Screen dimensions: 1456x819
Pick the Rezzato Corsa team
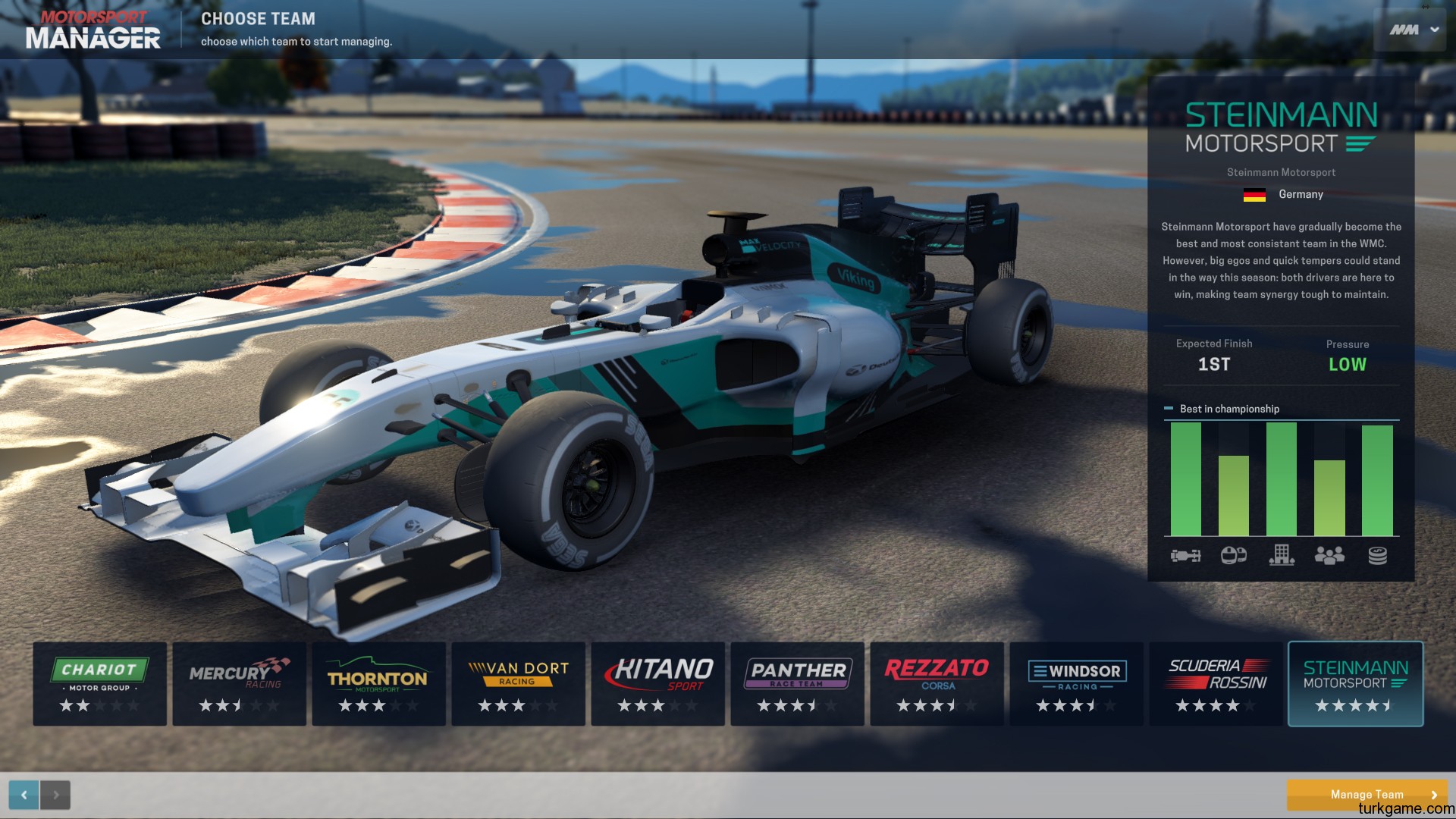pyautogui.click(x=937, y=684)
